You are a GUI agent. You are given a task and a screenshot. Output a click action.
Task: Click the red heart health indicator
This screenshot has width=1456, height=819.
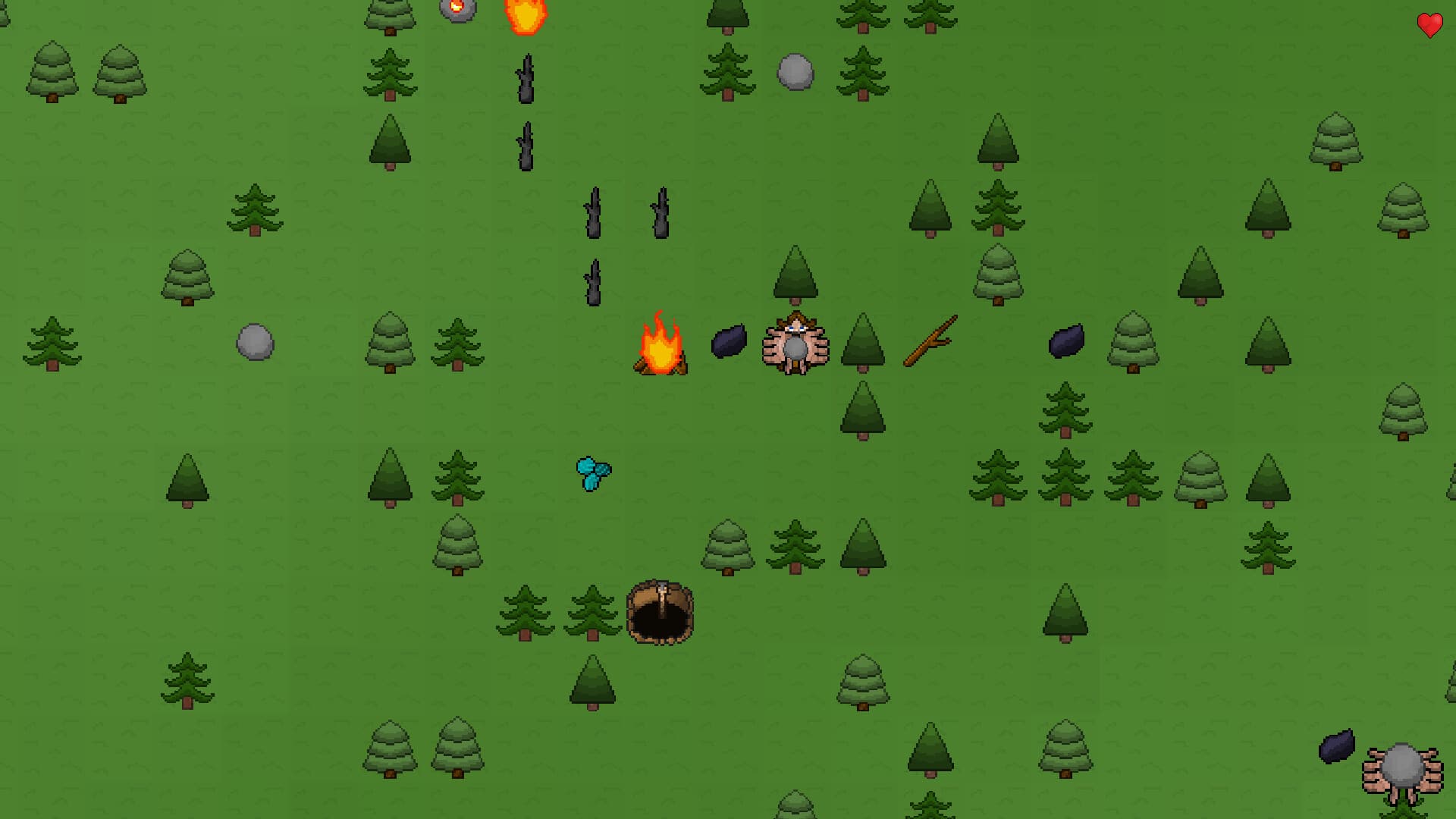[1429, 26]
